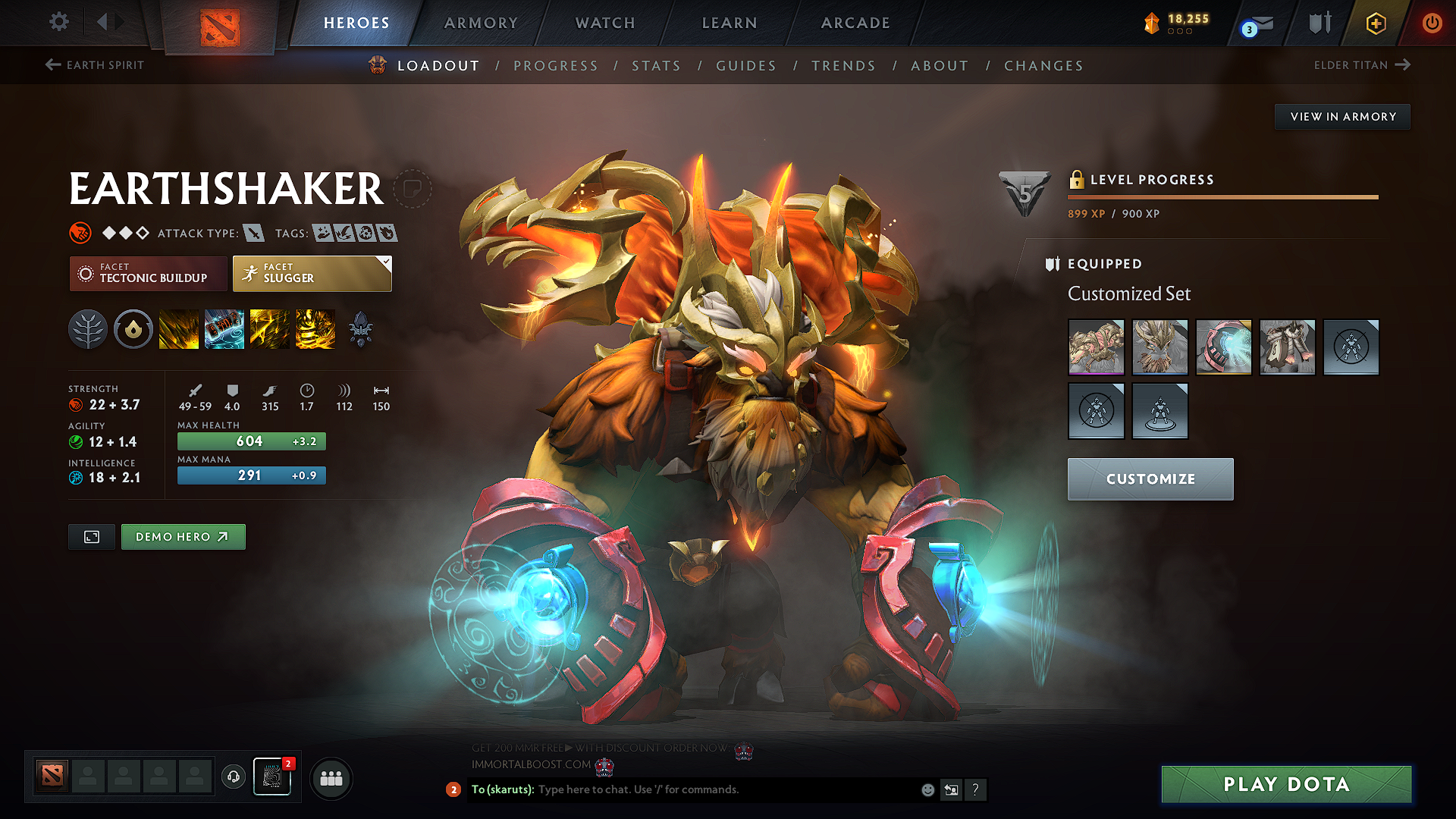
Task: Toggle the innate ability indicator
Action: [x=133, y=329]
